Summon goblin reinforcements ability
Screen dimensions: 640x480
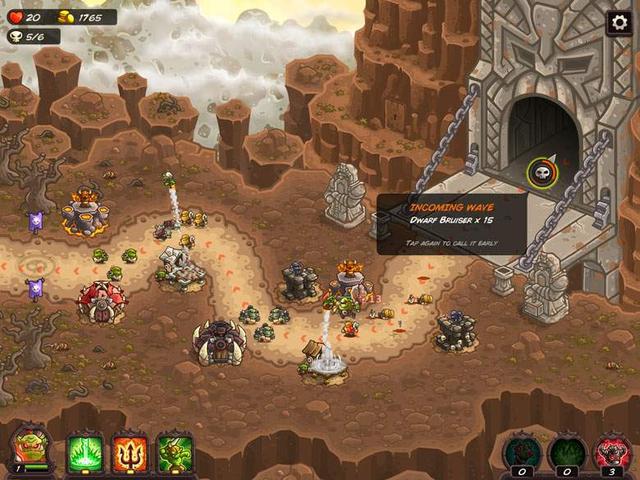175,453
